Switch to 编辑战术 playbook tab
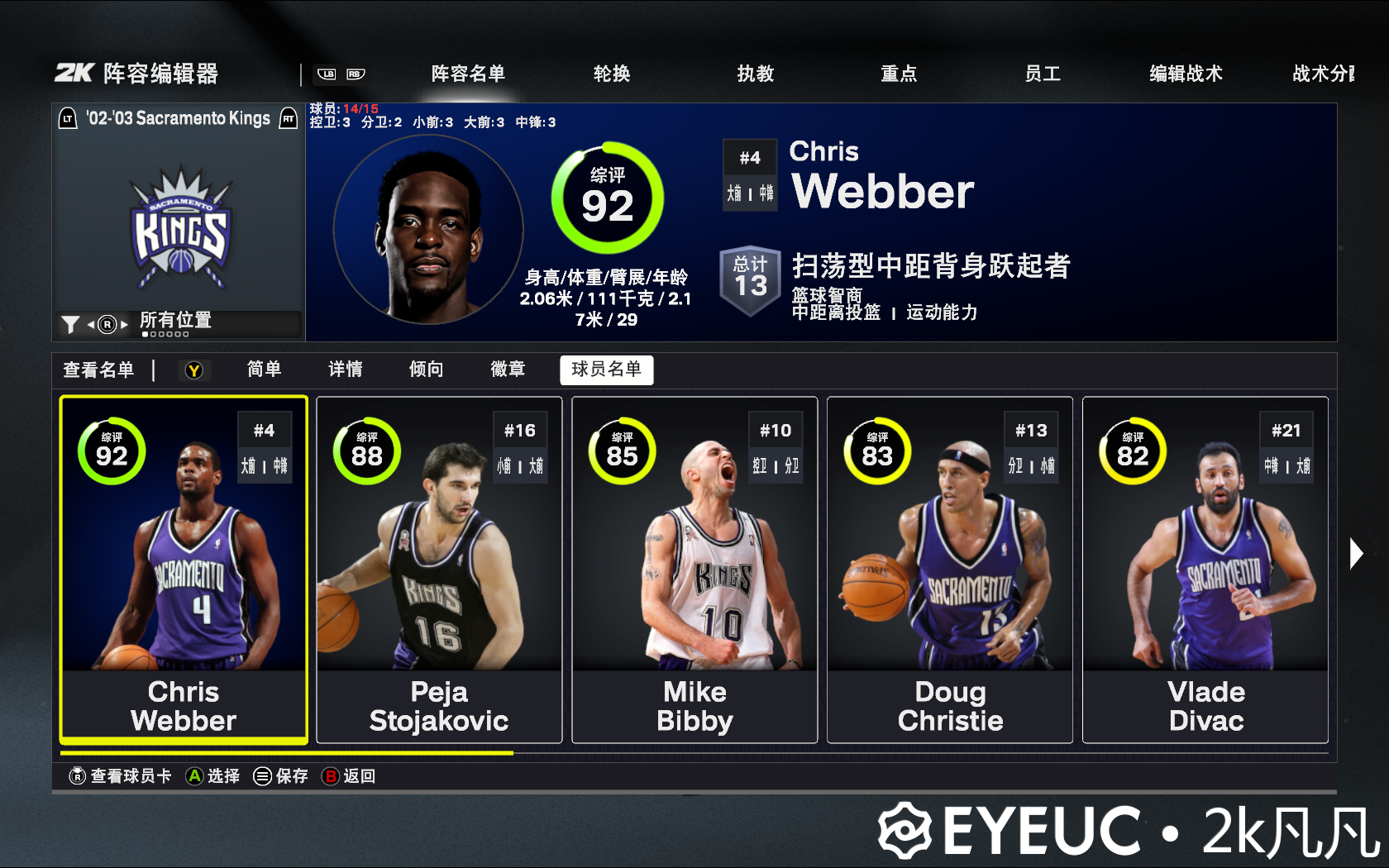Image resolution: width=1389 pixels, height=868 pixels. 1186,74
